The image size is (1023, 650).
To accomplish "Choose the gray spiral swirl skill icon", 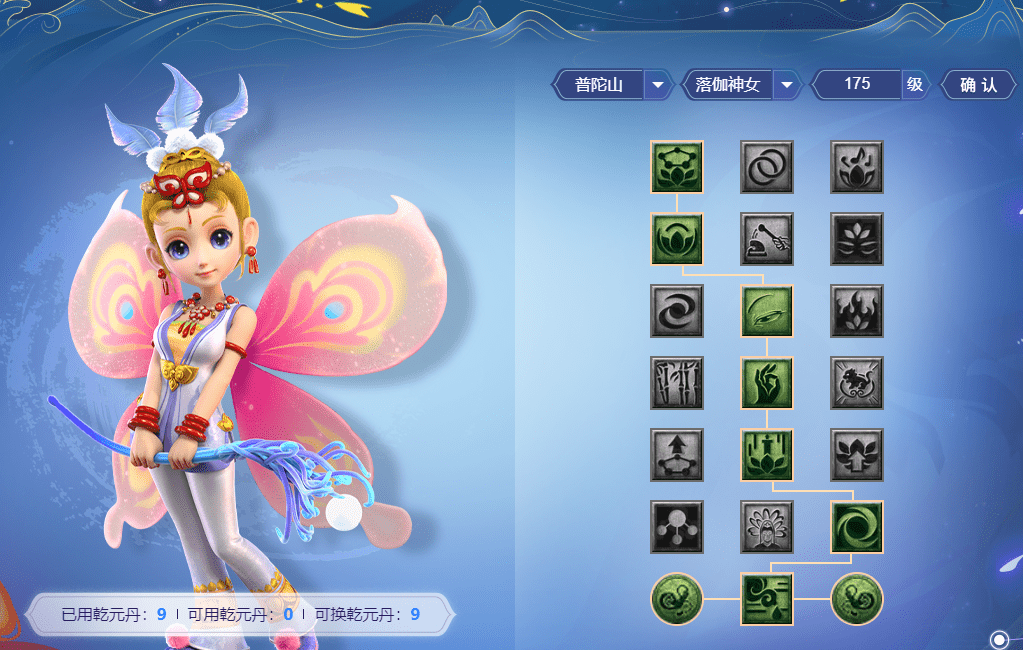I will point(677,311).
